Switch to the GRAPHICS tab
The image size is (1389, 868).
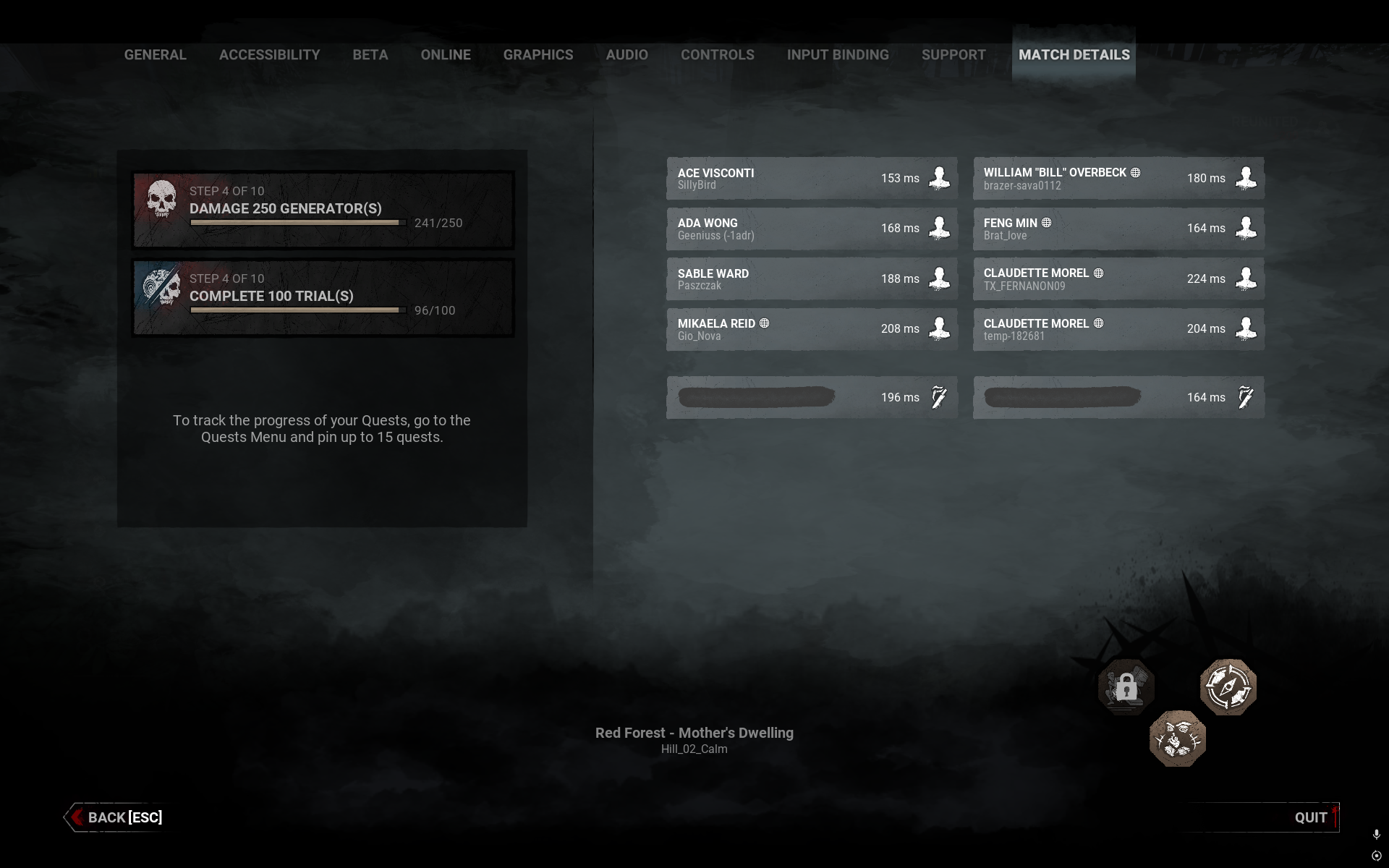click(x=538, y=54)
